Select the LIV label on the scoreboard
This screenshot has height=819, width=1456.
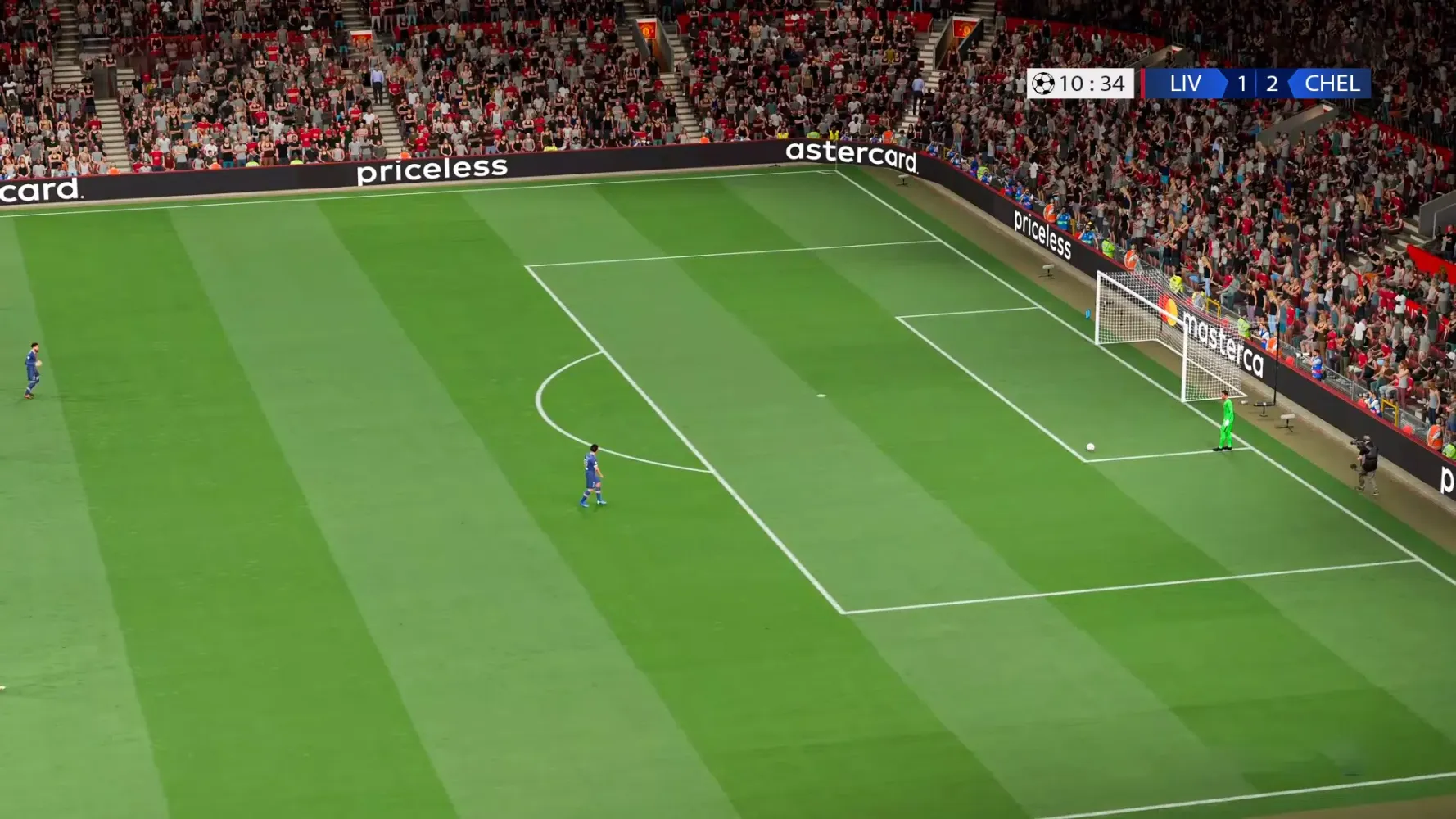[x=1185, y=83]
